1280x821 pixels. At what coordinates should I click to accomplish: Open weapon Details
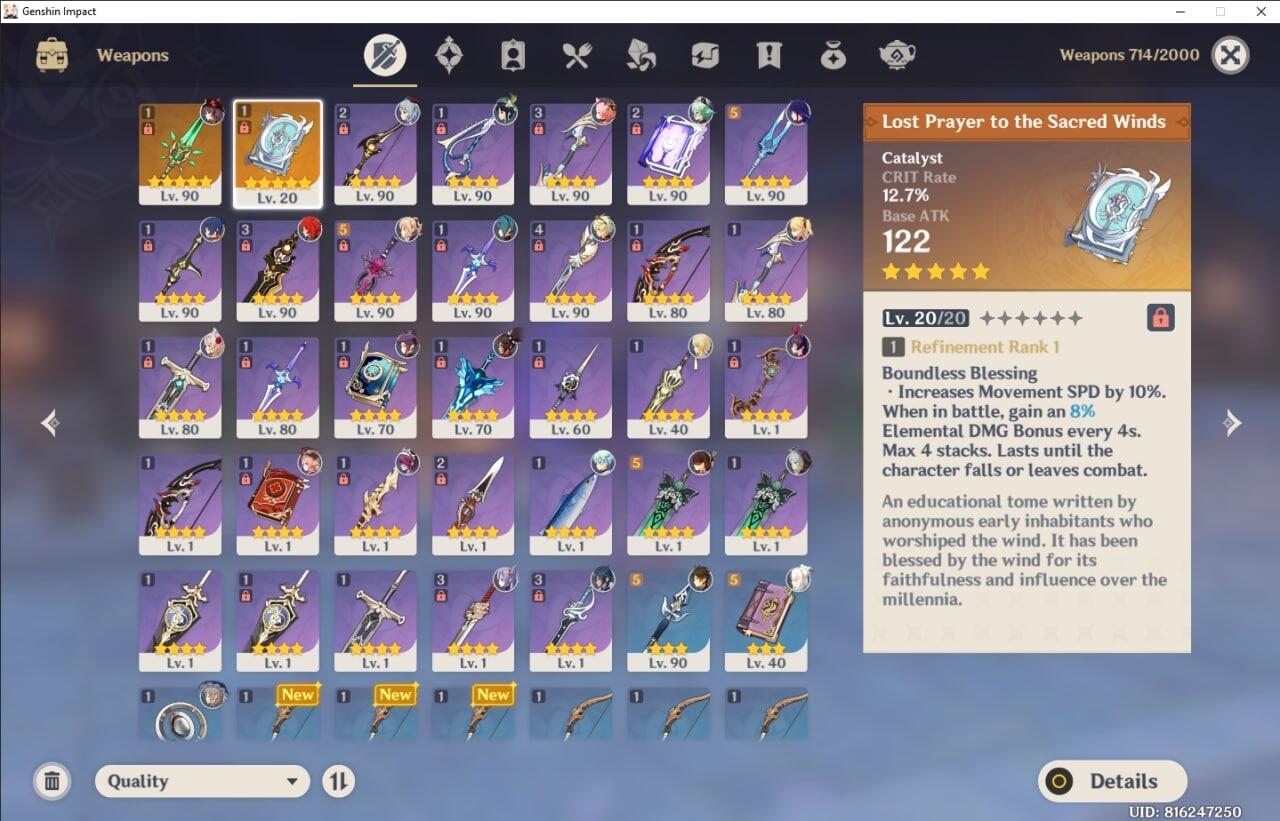1112,781
